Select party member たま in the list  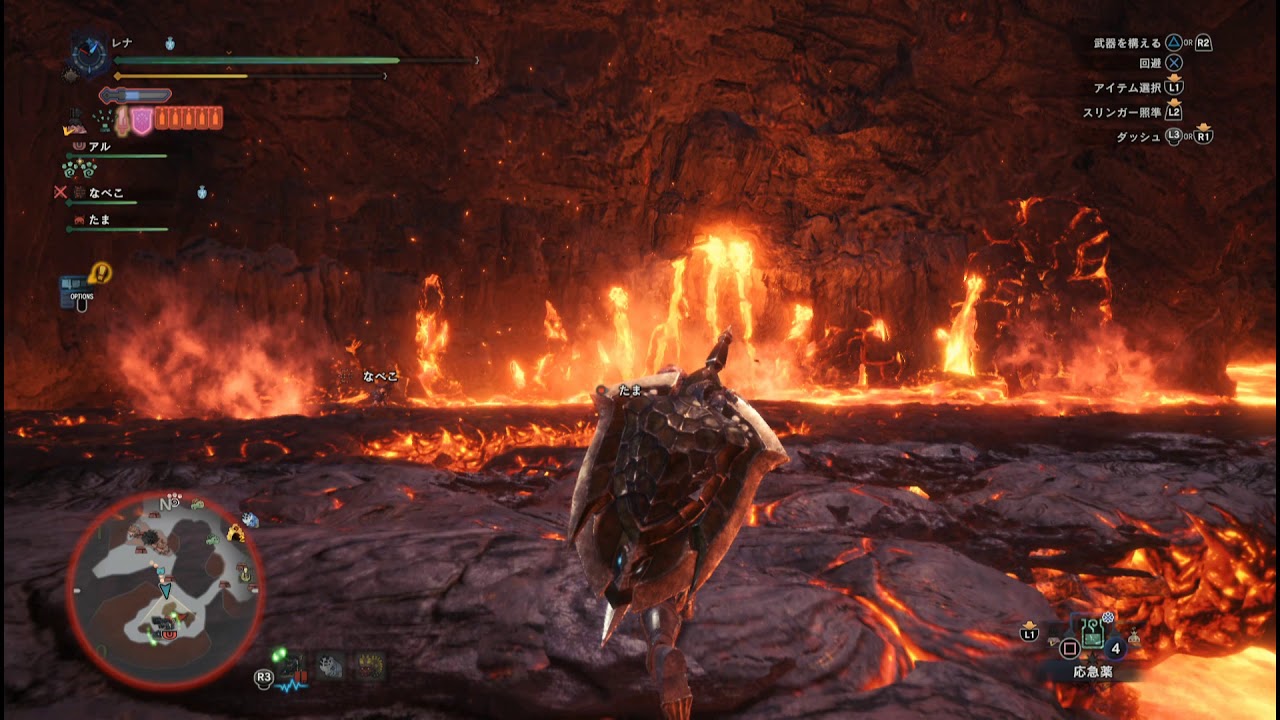coord(99,219)
